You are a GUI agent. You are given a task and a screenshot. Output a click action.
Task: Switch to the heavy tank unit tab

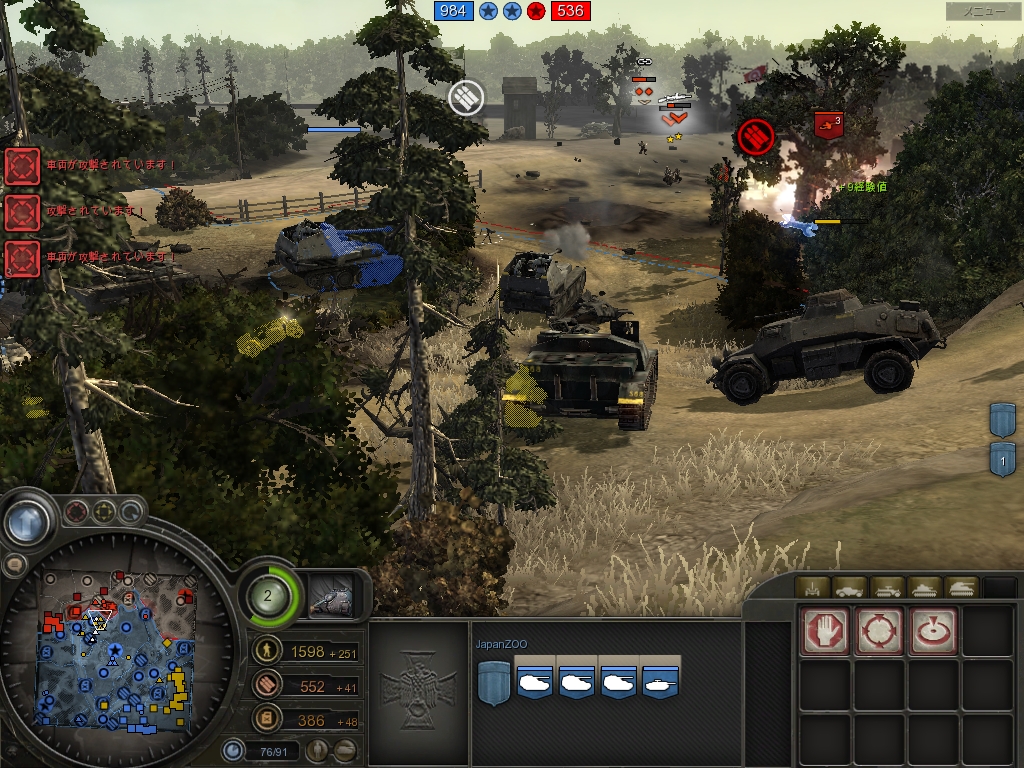[960, 588]
